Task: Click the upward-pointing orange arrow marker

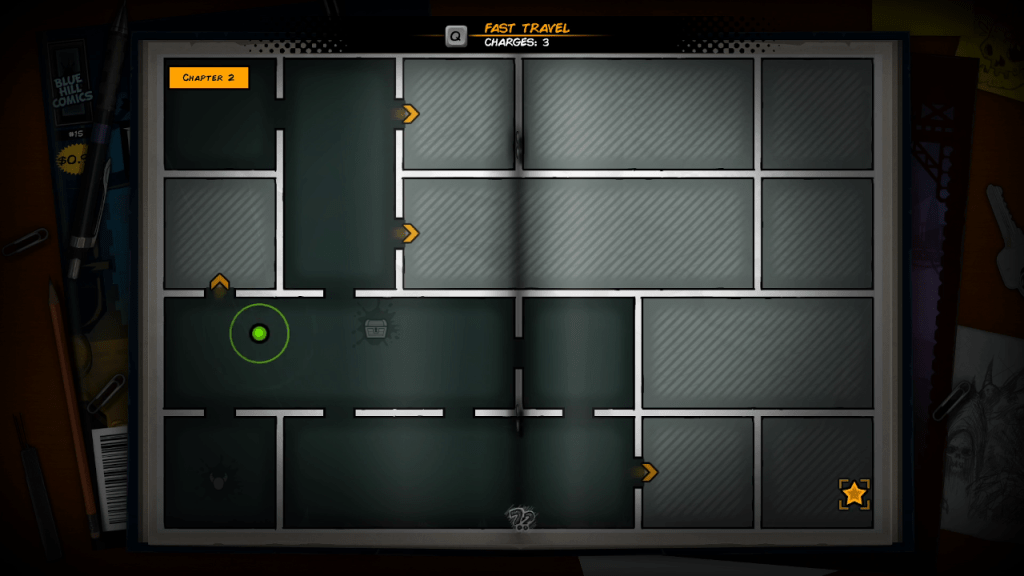Action: pos(220,282)
